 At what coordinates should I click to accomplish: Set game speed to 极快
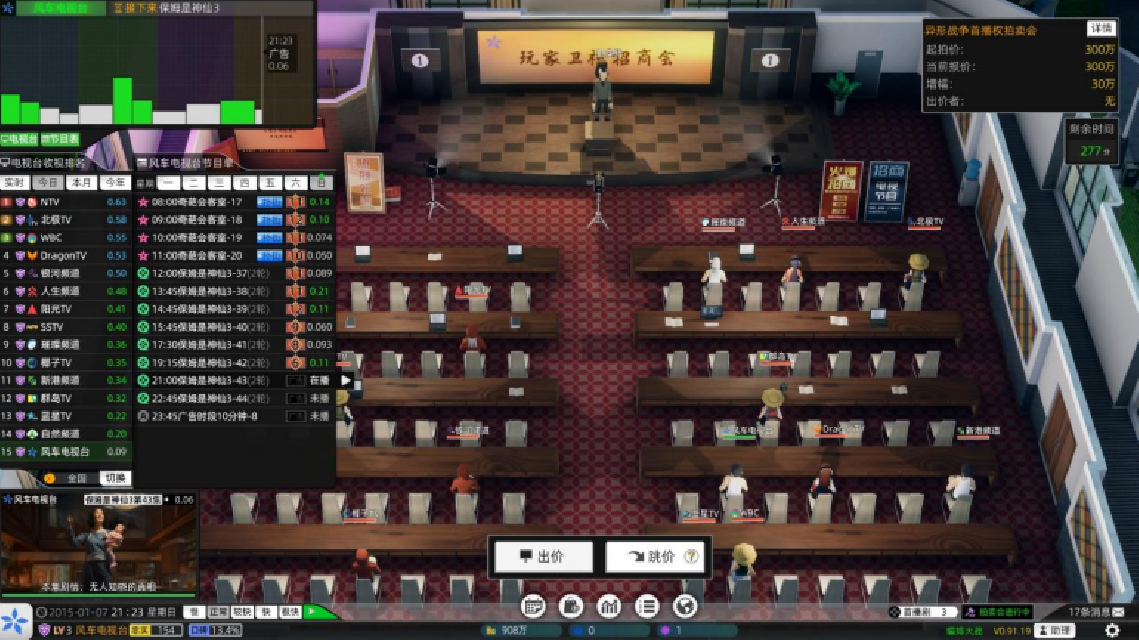pyautogui.click(x=290, y=611)
